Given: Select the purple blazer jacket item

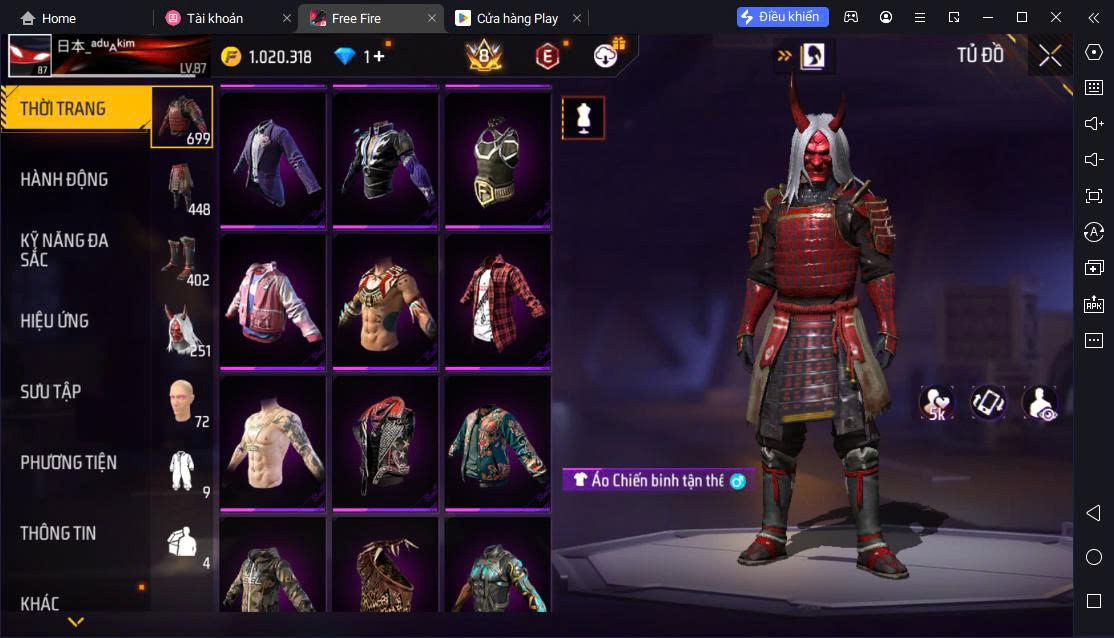Looking at the screenshot, I should (273, 159).
